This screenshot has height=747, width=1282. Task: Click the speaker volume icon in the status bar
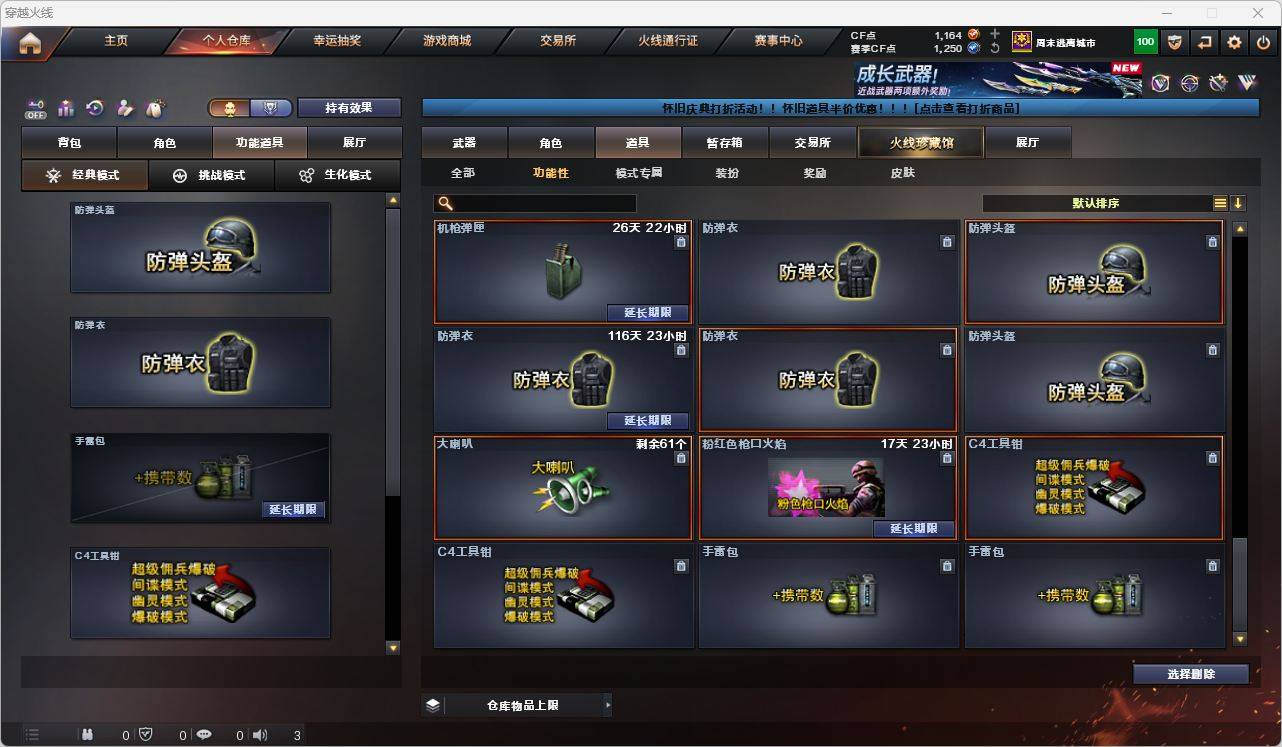pos(259,735)
